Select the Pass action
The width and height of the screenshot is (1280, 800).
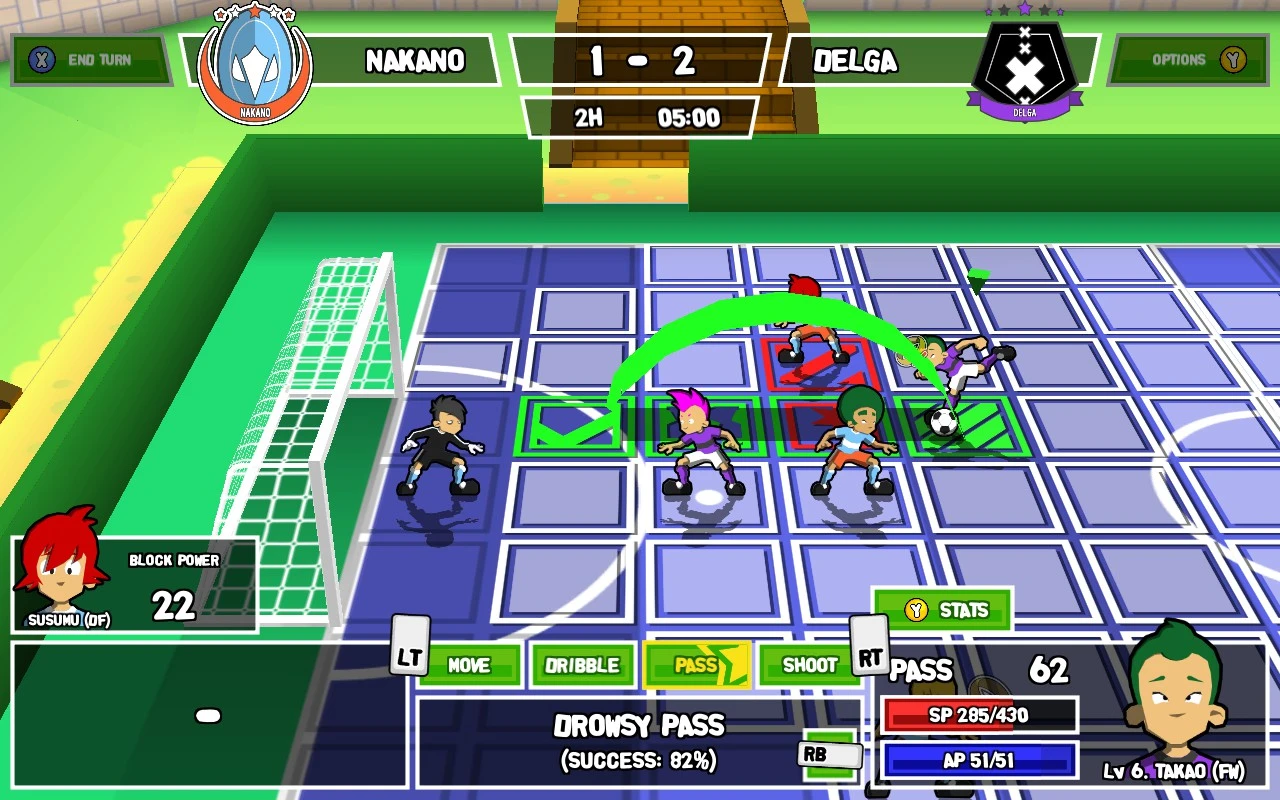click(697, 665)
